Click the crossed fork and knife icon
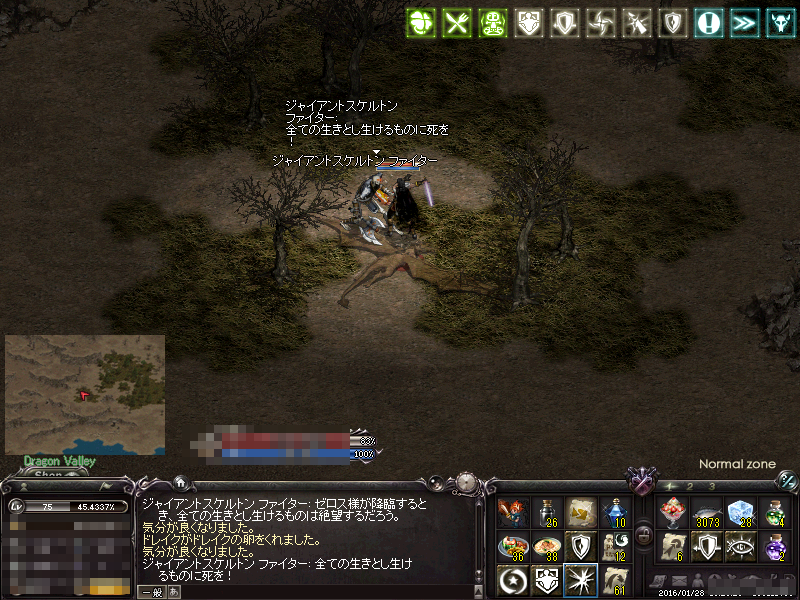 tap(456, 23)
